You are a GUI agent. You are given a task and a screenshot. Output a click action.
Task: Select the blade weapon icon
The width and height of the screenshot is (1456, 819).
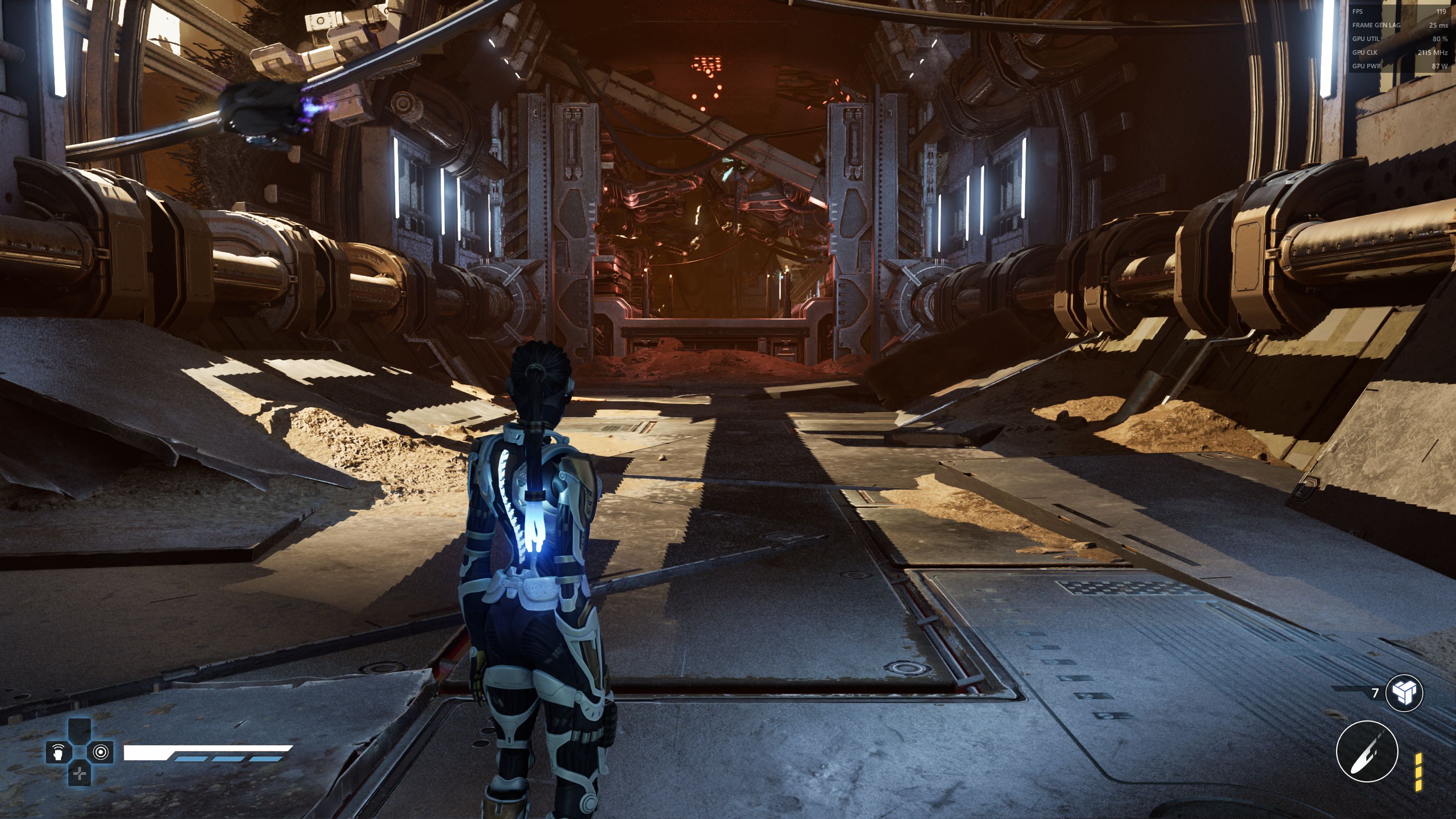[x=1367, y=752]
